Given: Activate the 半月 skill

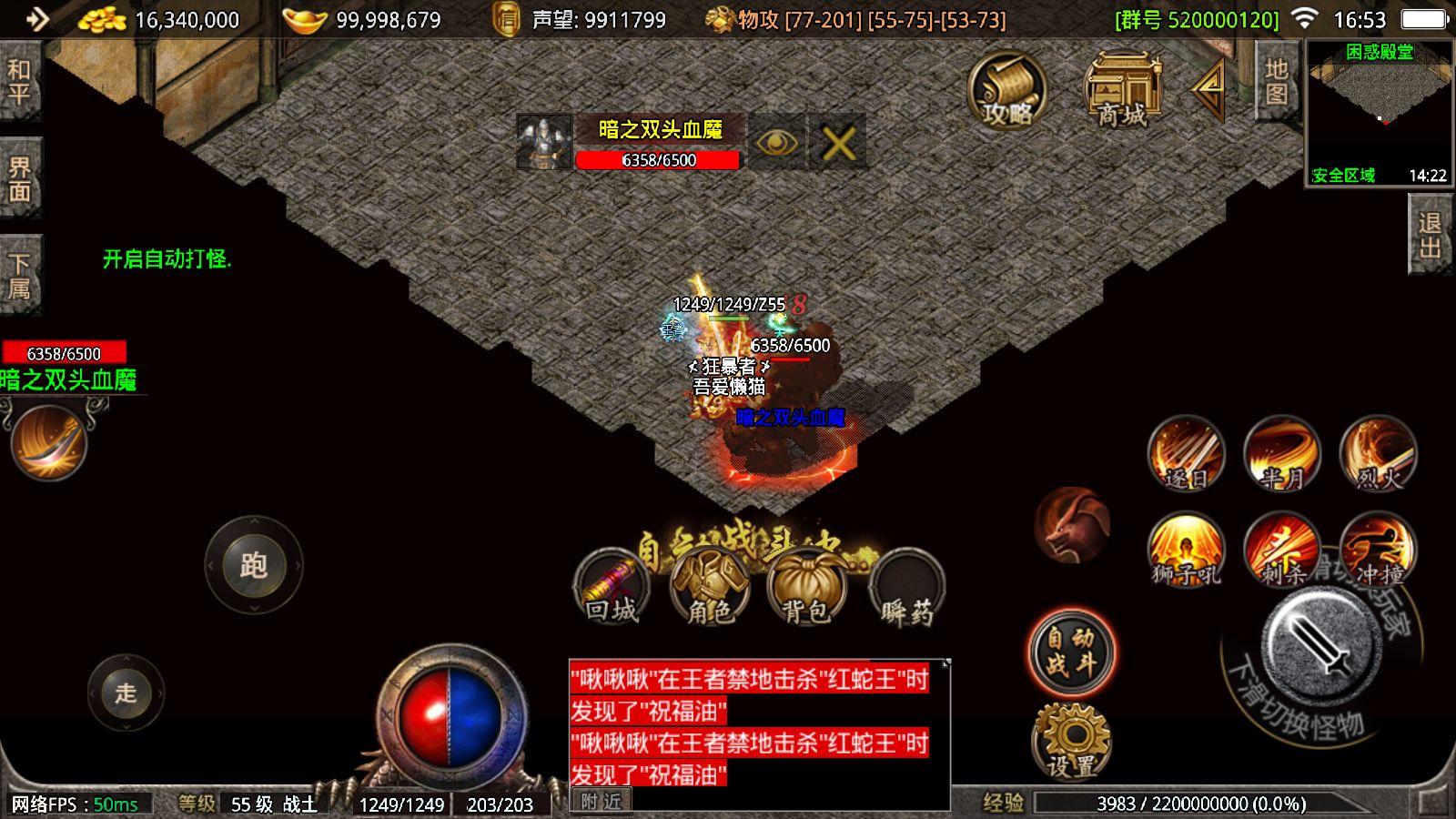Looking at the screenshot, I should pos(1282,454).
